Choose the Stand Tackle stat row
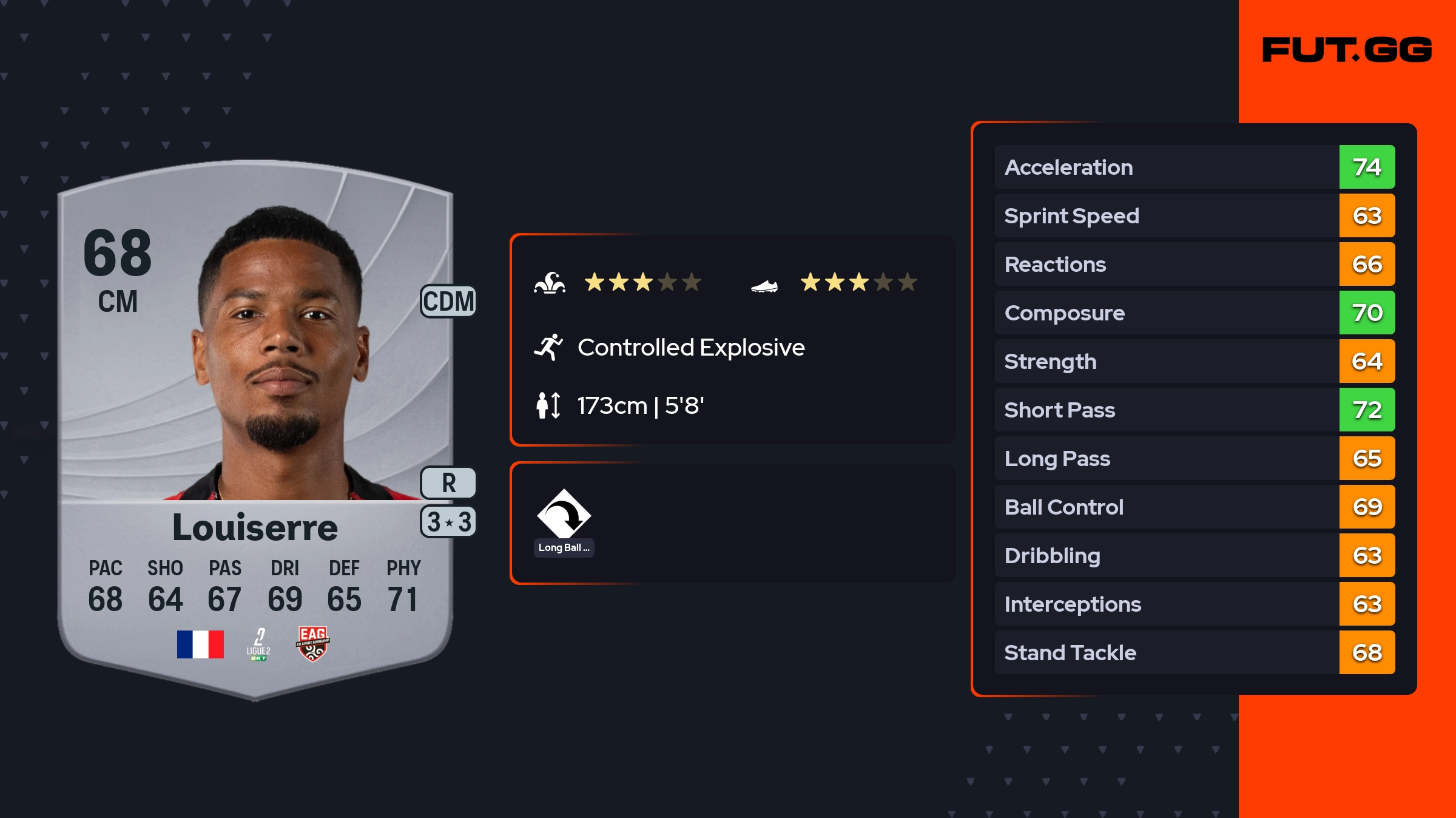 [x=1194, y=652]
